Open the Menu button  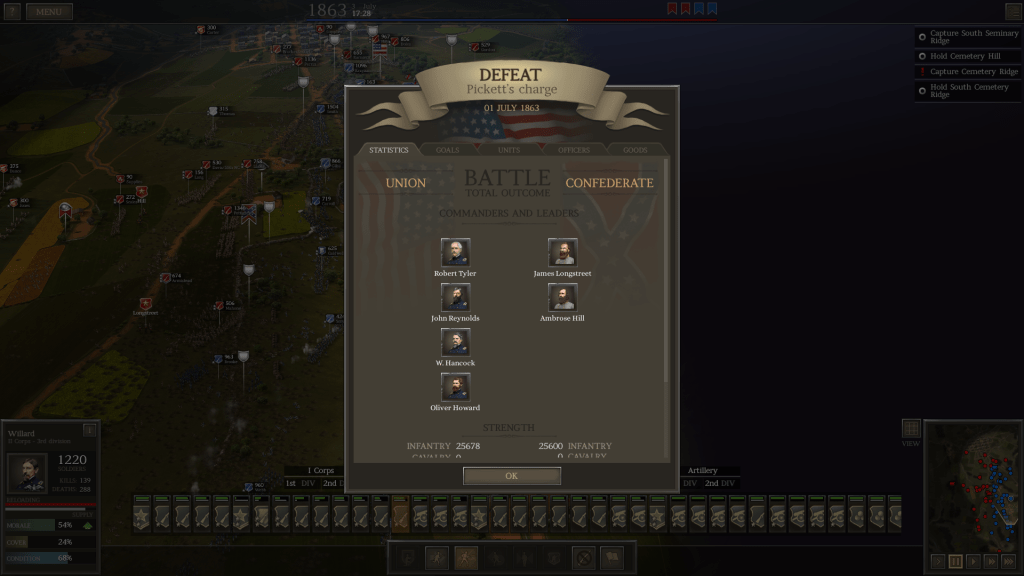pyautogui.click(x=48, y=12)
